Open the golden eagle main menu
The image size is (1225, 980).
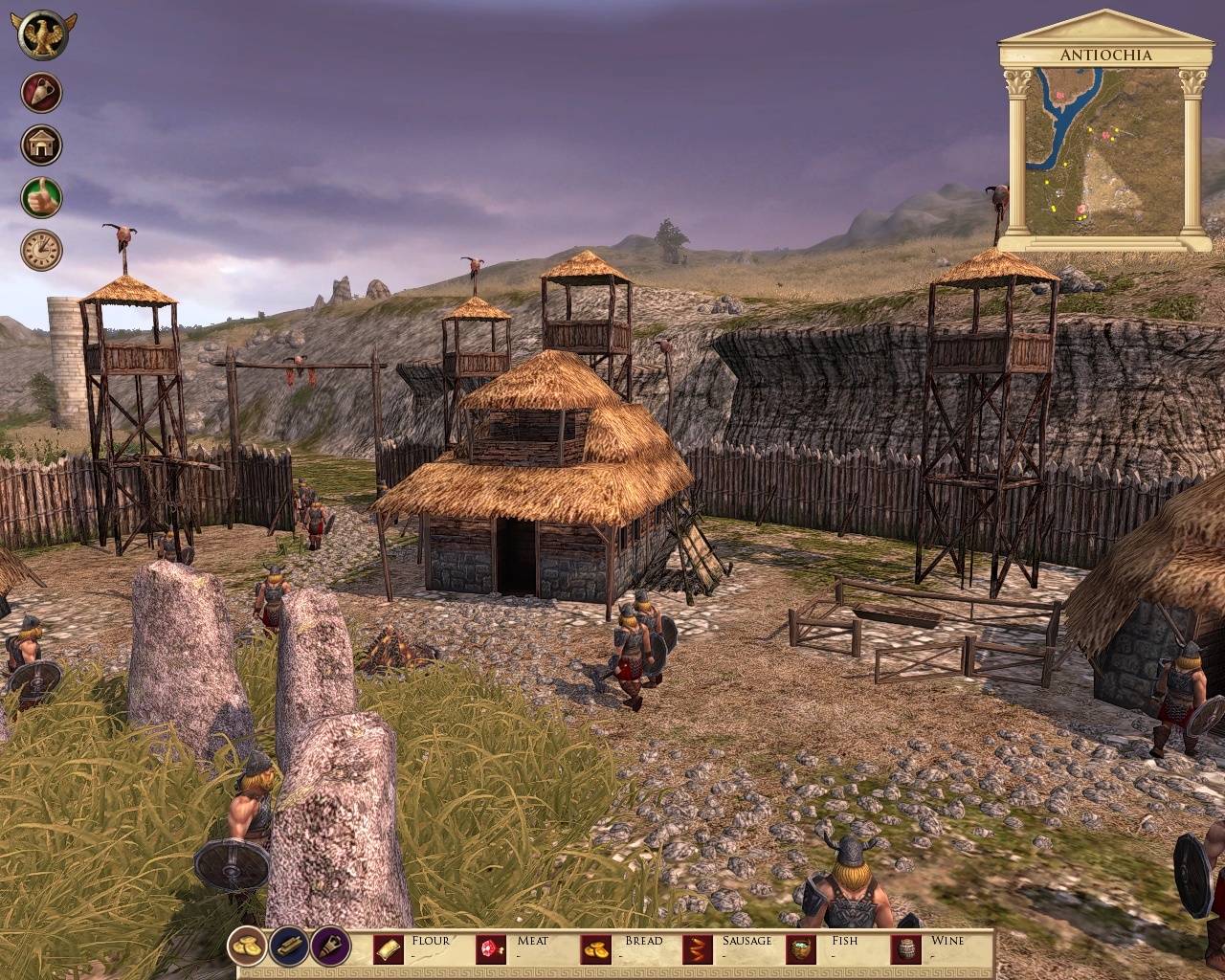[x=41, y=35]
